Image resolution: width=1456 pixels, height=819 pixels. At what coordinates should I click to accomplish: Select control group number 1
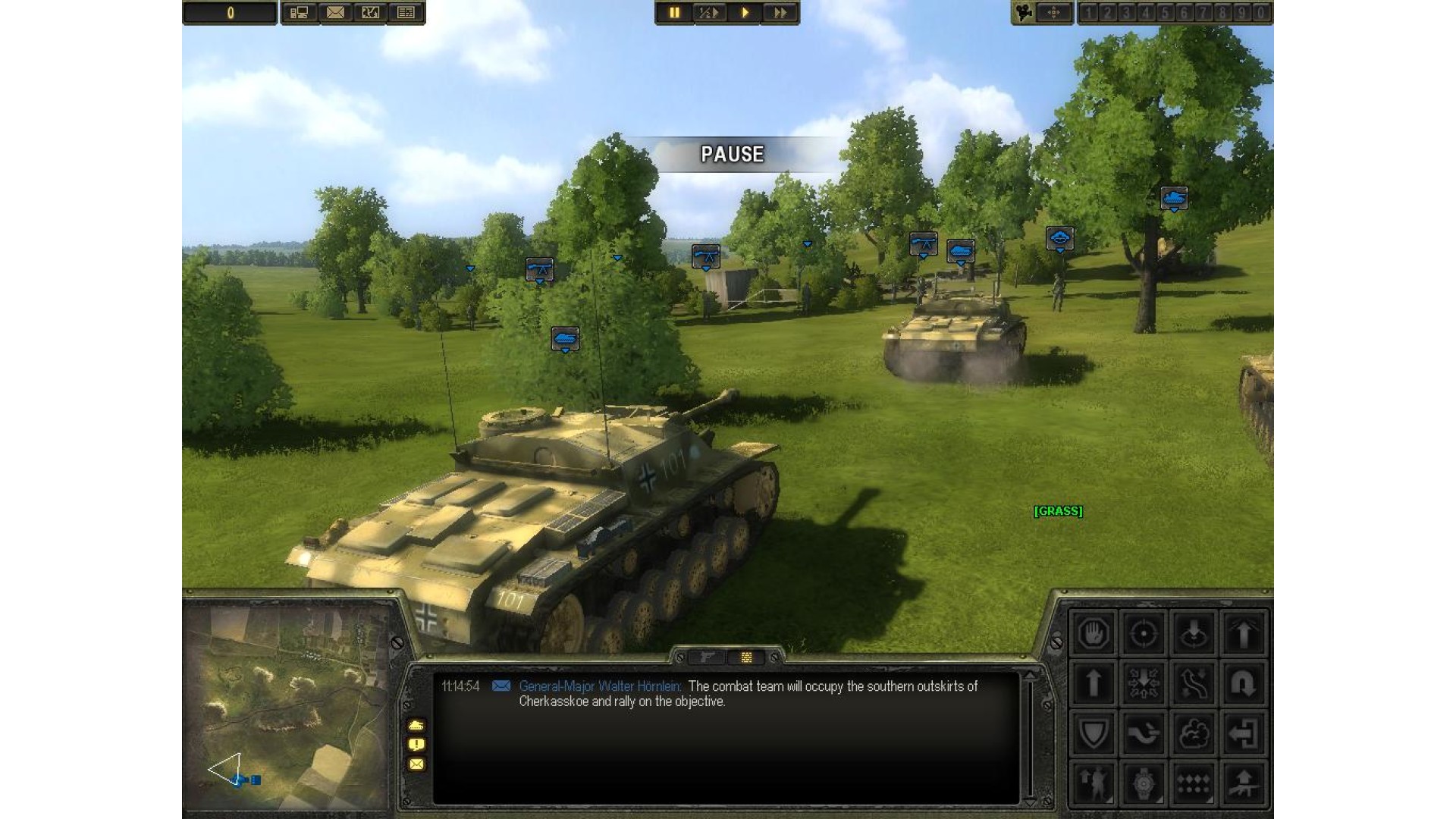point(1088,13)
